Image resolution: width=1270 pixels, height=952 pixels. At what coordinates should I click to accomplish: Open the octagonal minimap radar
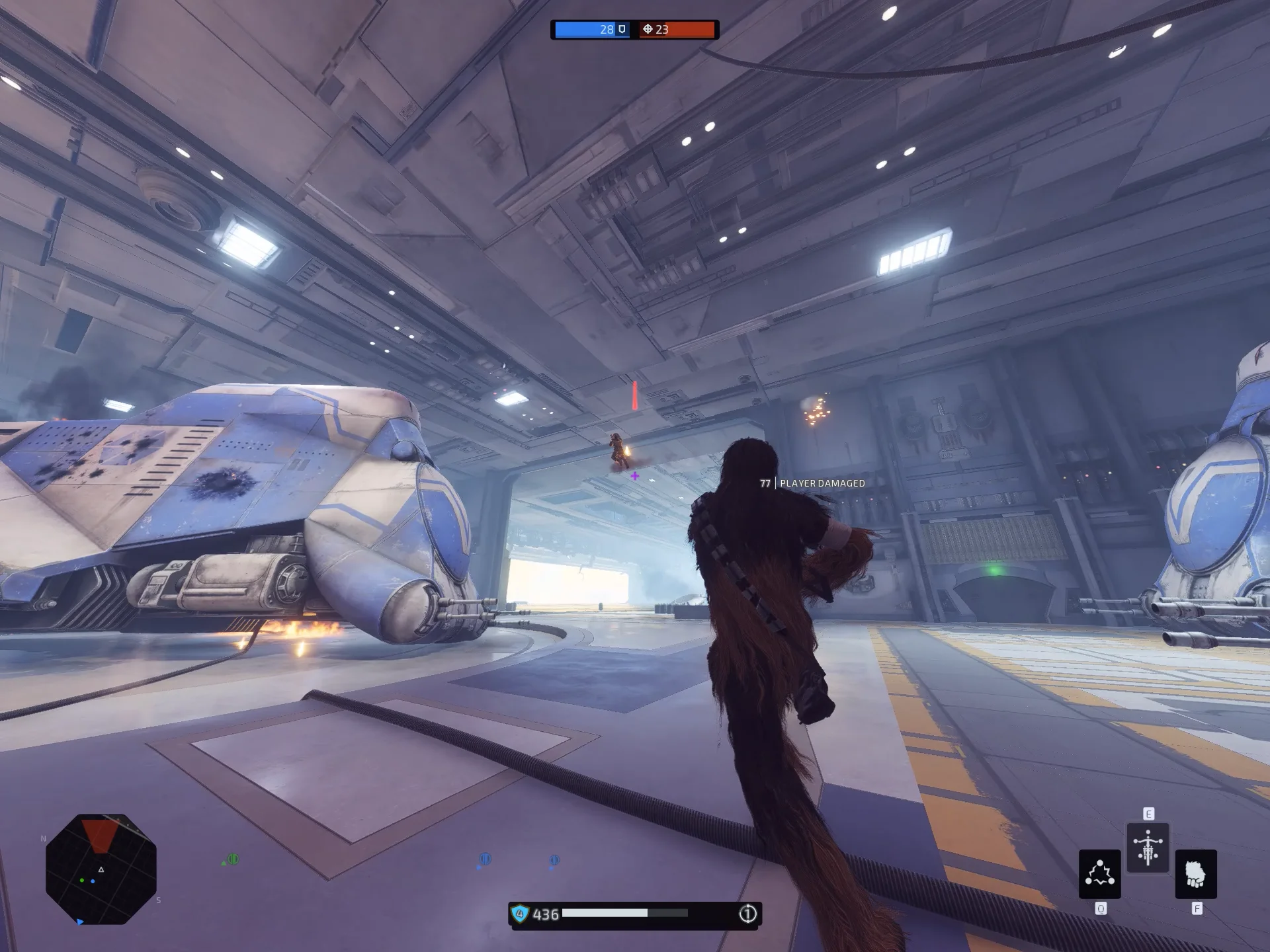[101, 869]
